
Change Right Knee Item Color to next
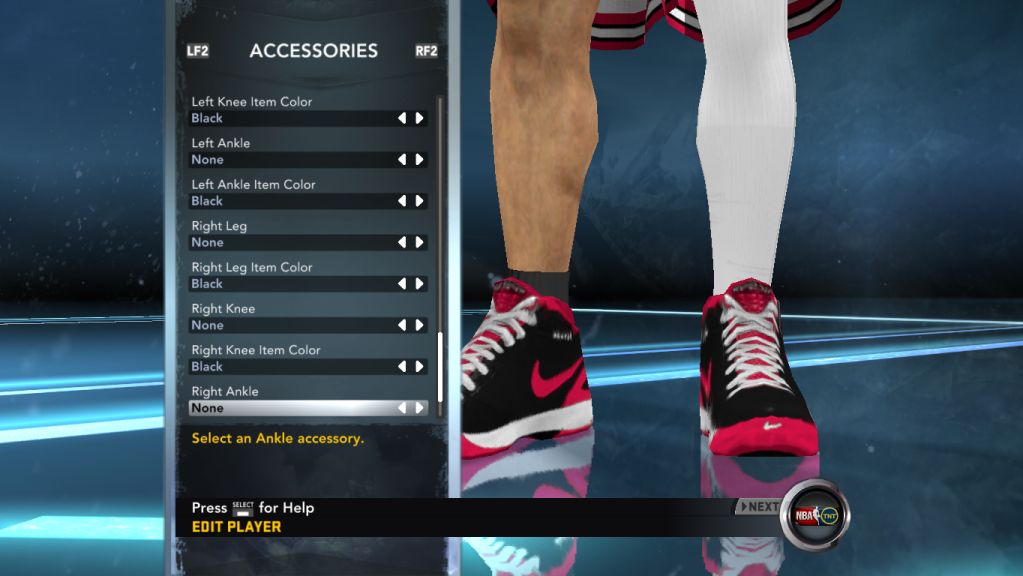[420, 367]
